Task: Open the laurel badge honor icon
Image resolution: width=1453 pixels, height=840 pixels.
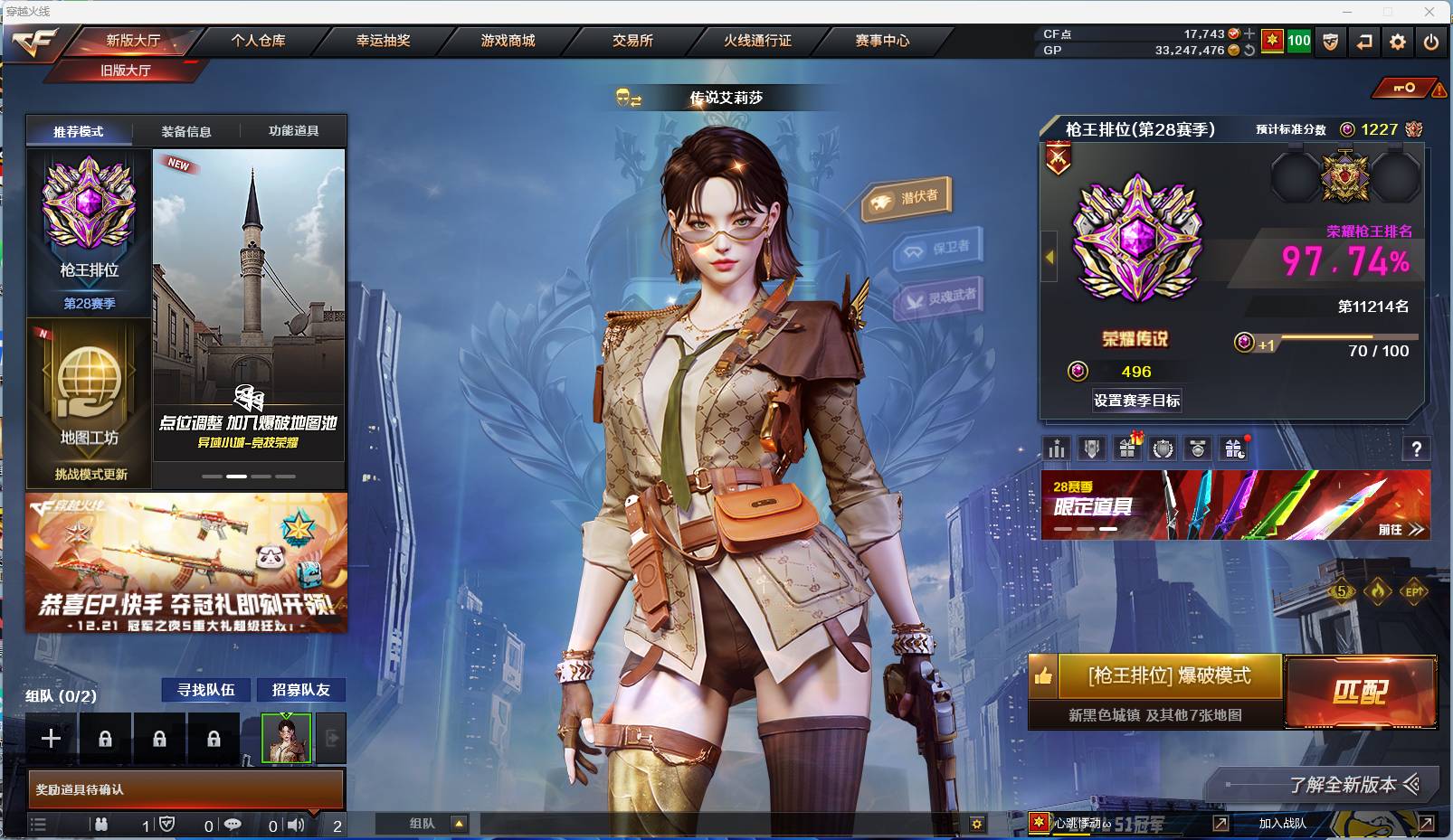Action: tap(1163, 448)
